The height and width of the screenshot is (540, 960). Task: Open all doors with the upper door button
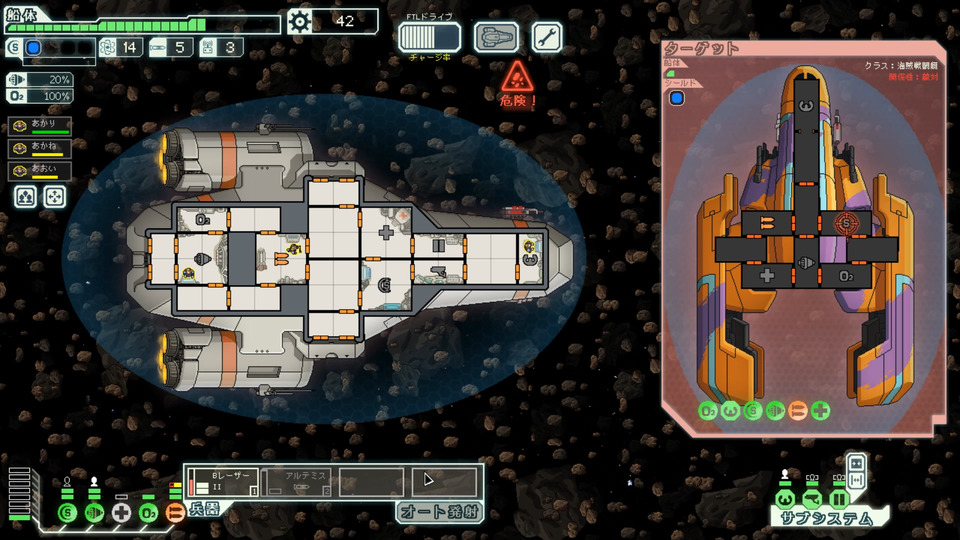[x=855, y=465]
